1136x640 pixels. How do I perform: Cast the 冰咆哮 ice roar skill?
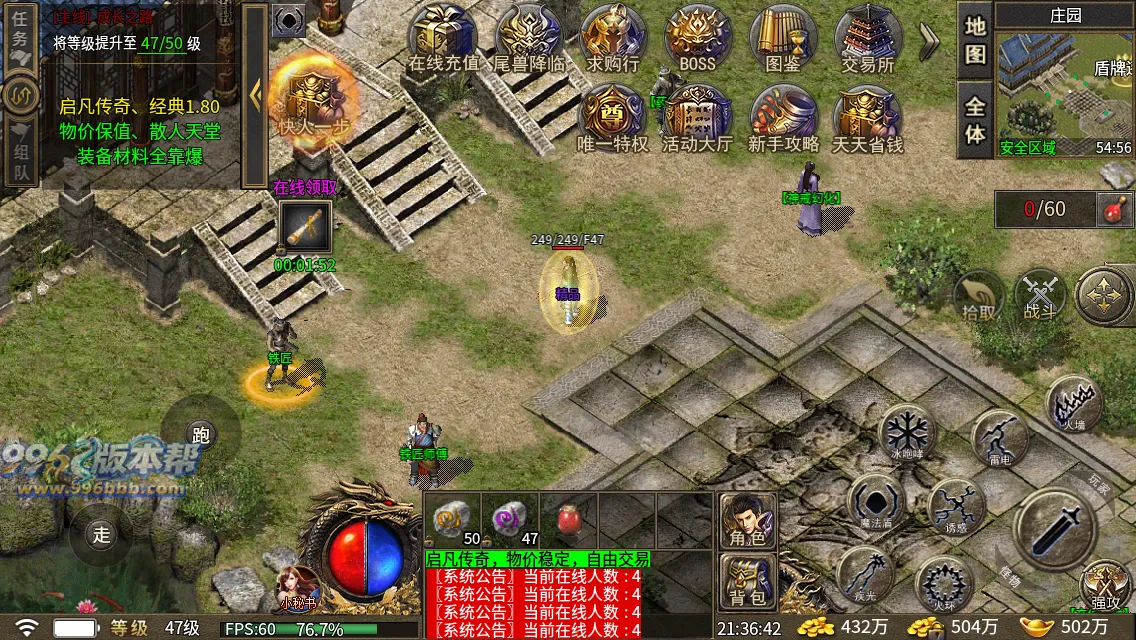tap(907, 432)
